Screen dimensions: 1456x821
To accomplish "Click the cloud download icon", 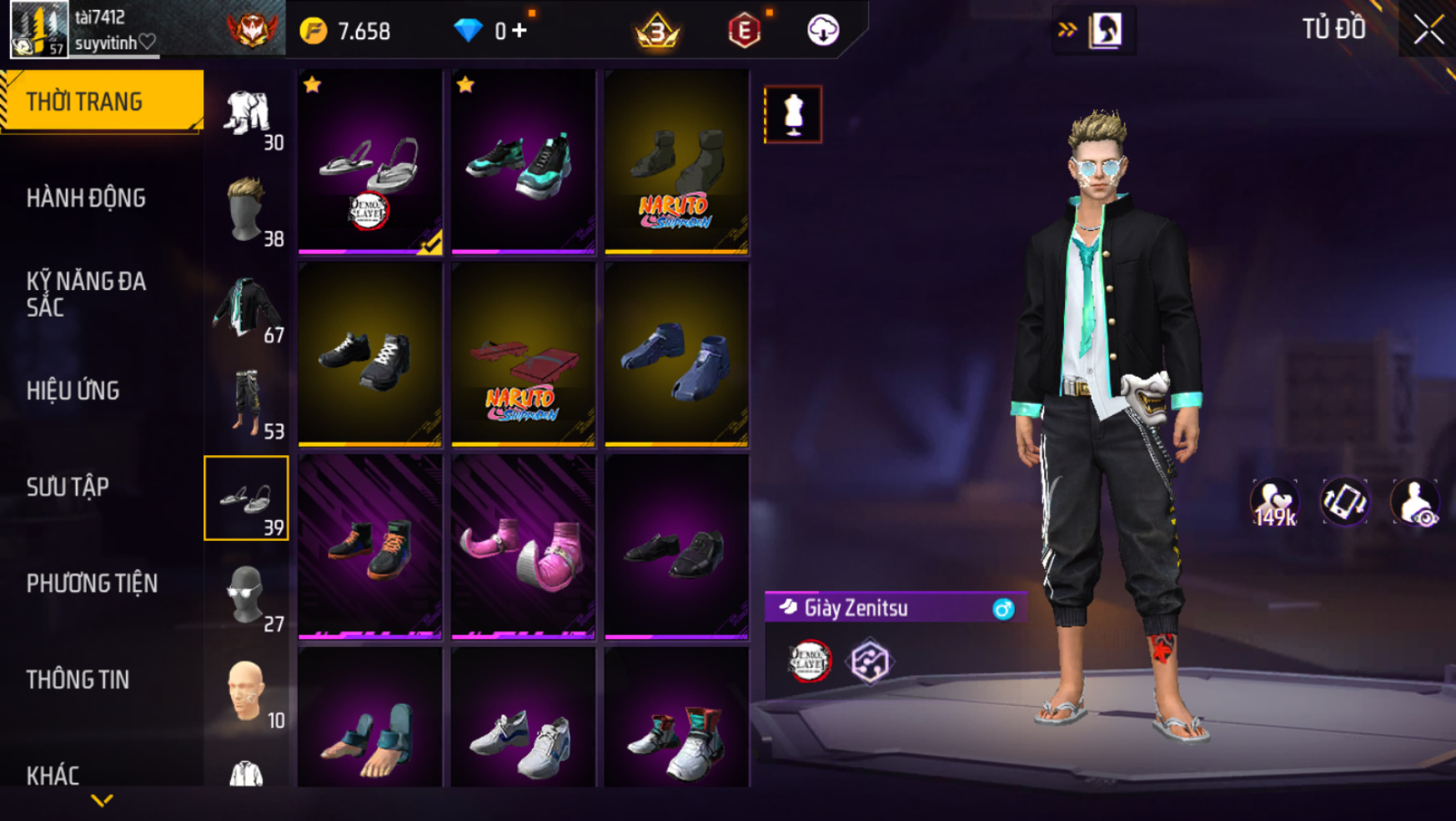I will 823,31.
